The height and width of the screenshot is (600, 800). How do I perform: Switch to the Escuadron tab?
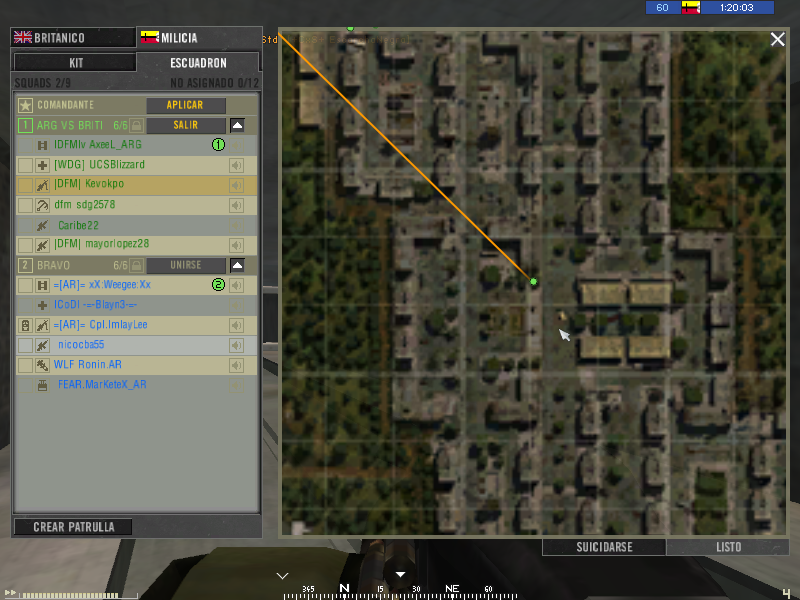pyautogui.click(x=198, y=62)
